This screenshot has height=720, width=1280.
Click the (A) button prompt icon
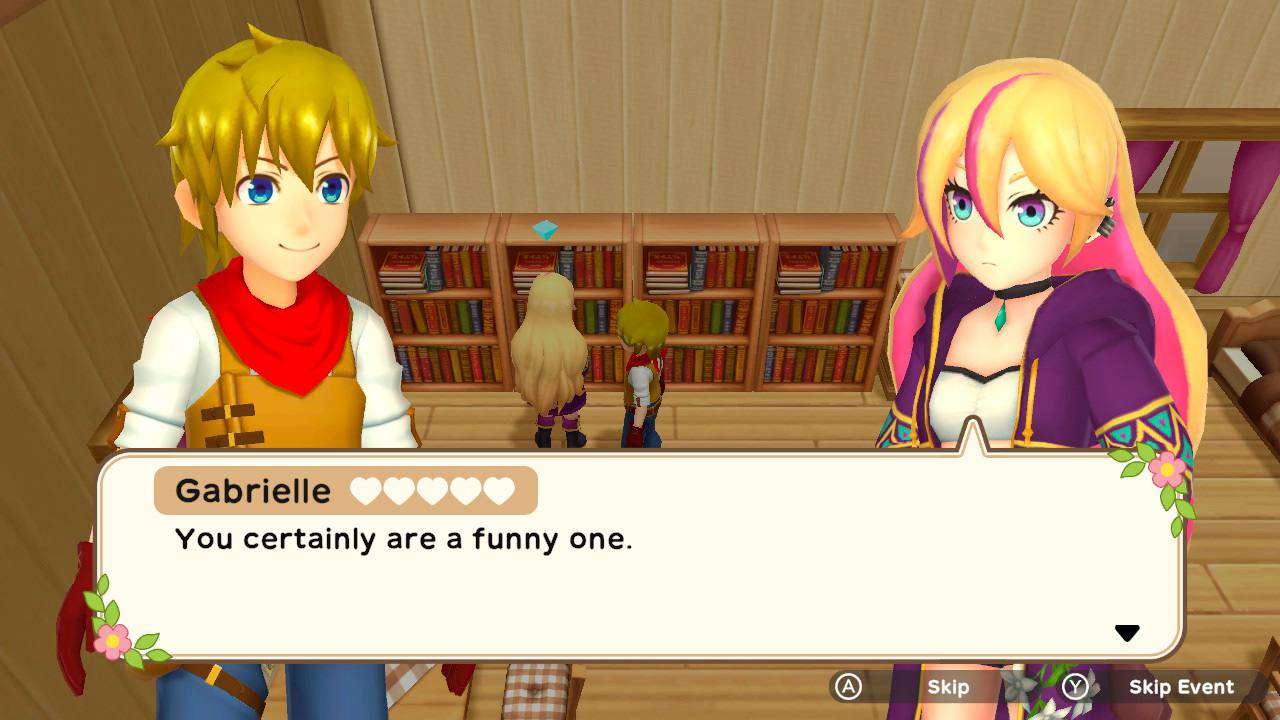tap(849, 686)
